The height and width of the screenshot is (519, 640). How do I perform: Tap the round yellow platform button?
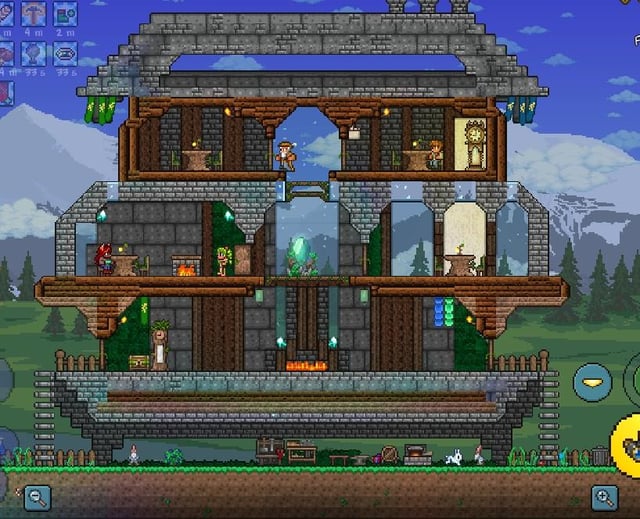[x=592, y=382]
